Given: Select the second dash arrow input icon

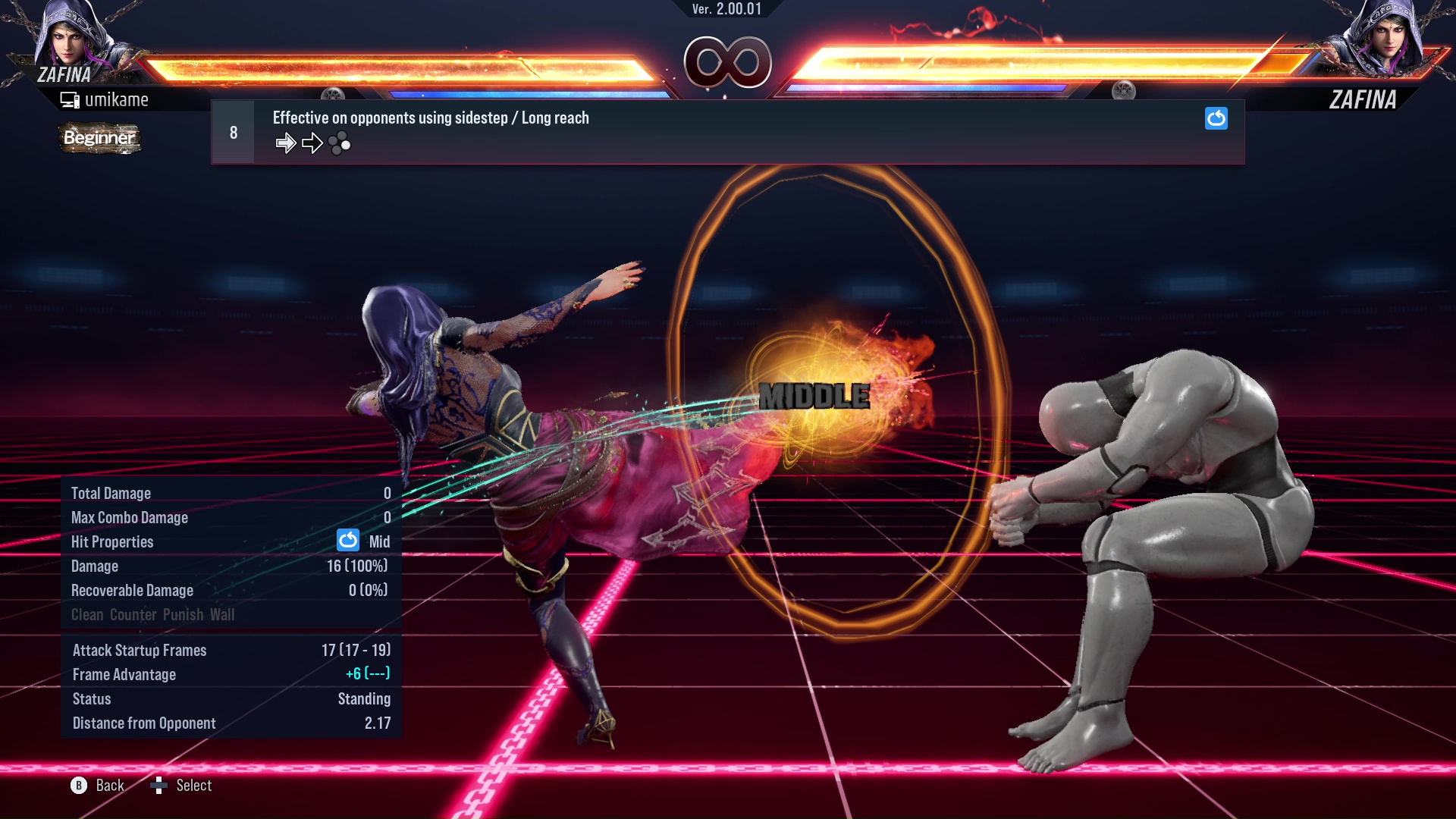Looking at the screenshot, I should click(x=312, y=142).
